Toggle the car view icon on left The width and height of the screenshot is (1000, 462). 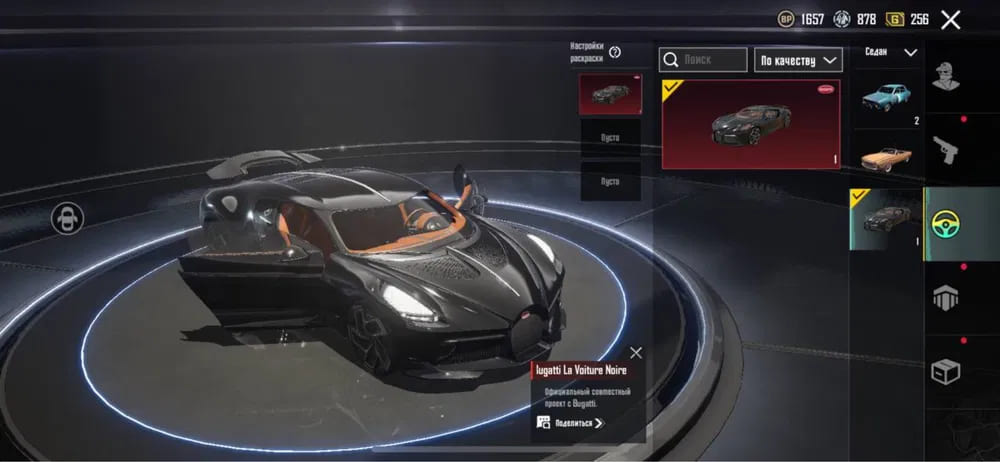(68, 218)
